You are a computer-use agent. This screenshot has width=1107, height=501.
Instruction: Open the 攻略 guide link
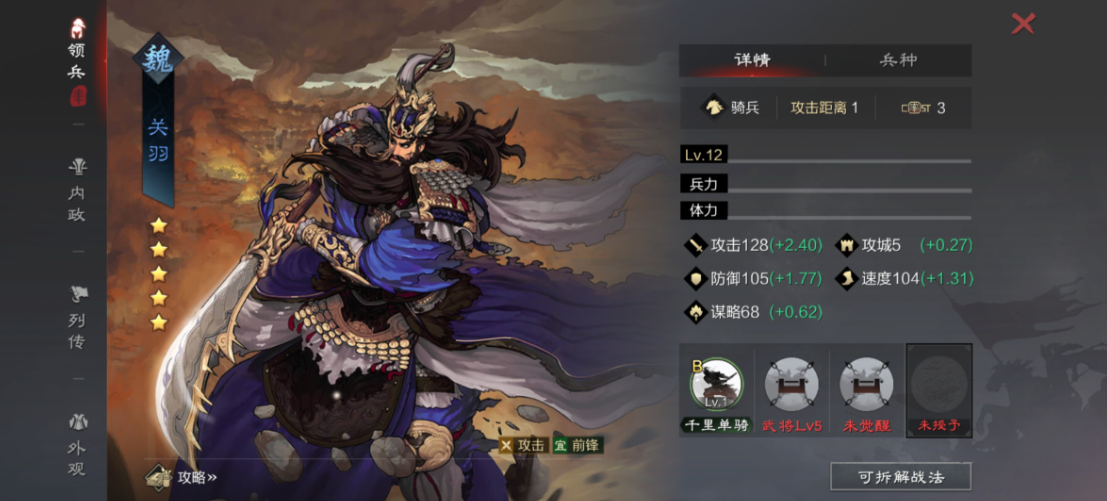(x=183, y=477)
